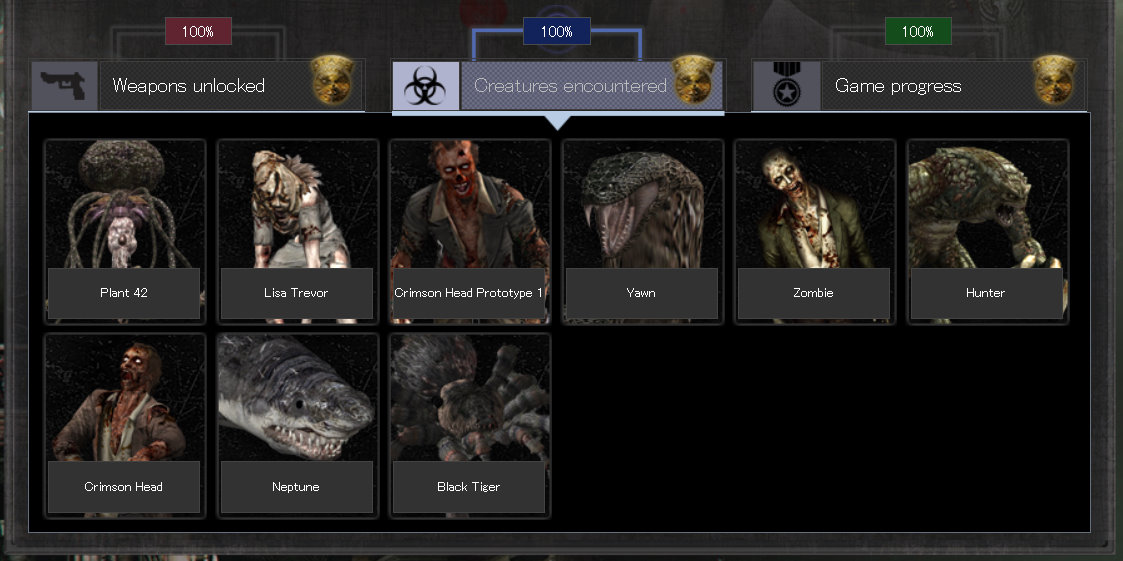Viewport: 1123px width, 561px height.
Task: Select the Plant 42 creature card
Action: click(125, 231)
